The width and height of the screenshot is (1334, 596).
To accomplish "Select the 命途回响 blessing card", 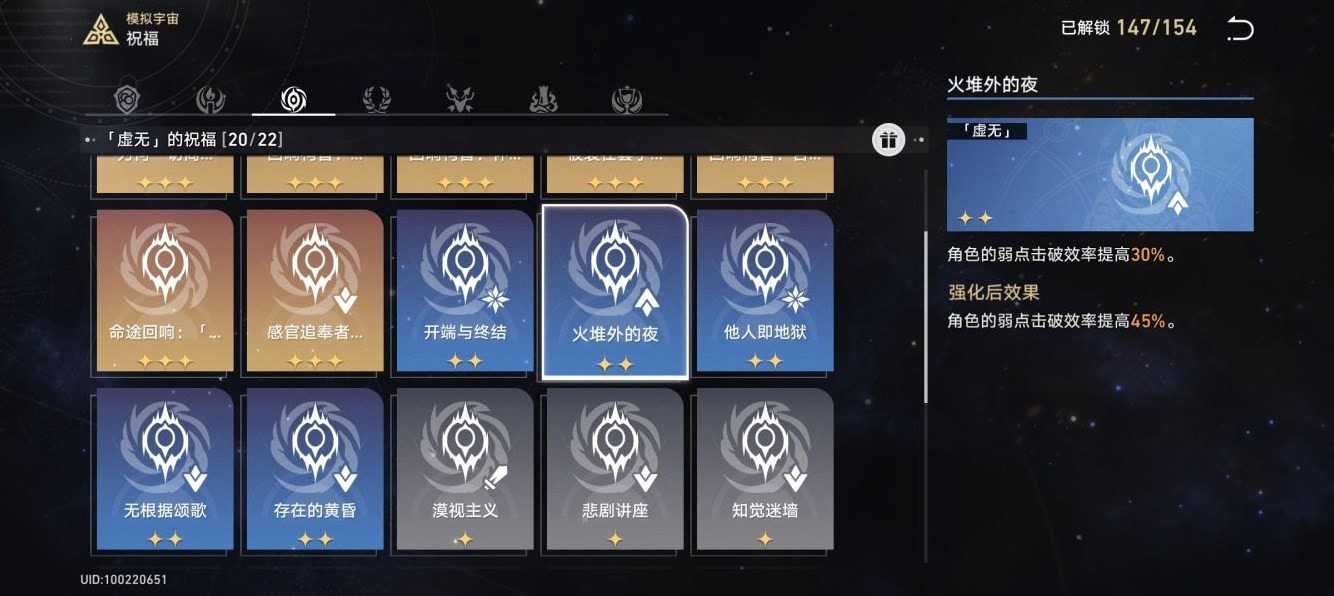I will [x=165, y=290].
